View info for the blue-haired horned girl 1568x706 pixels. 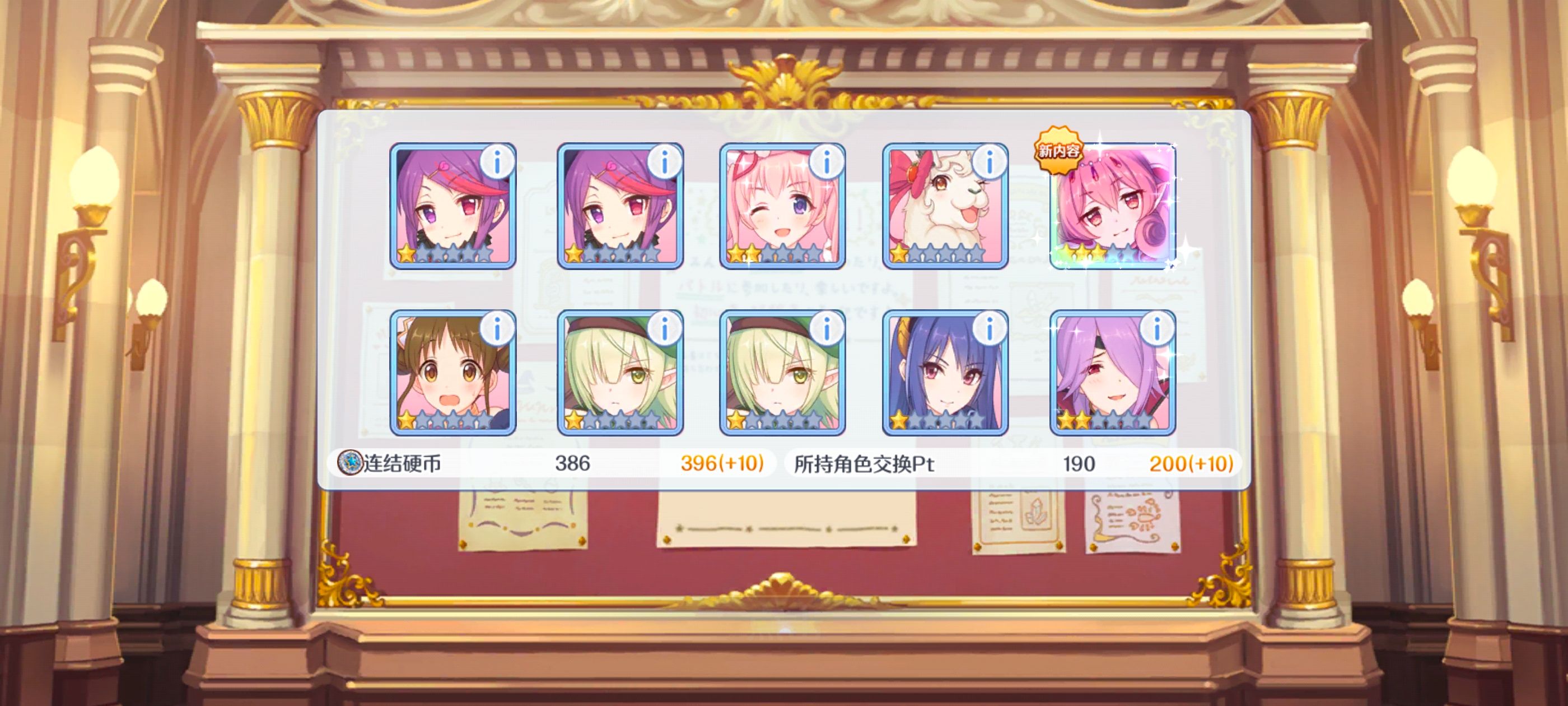click(x=989, y=329)
